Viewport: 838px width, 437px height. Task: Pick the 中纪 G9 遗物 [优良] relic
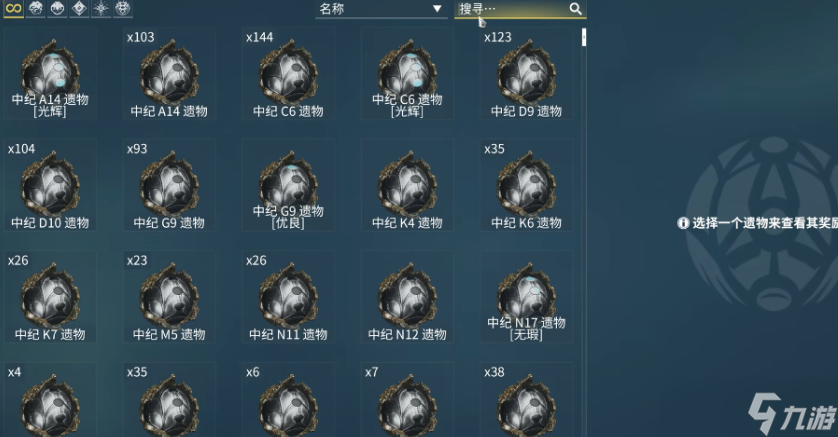coord(288,185)
